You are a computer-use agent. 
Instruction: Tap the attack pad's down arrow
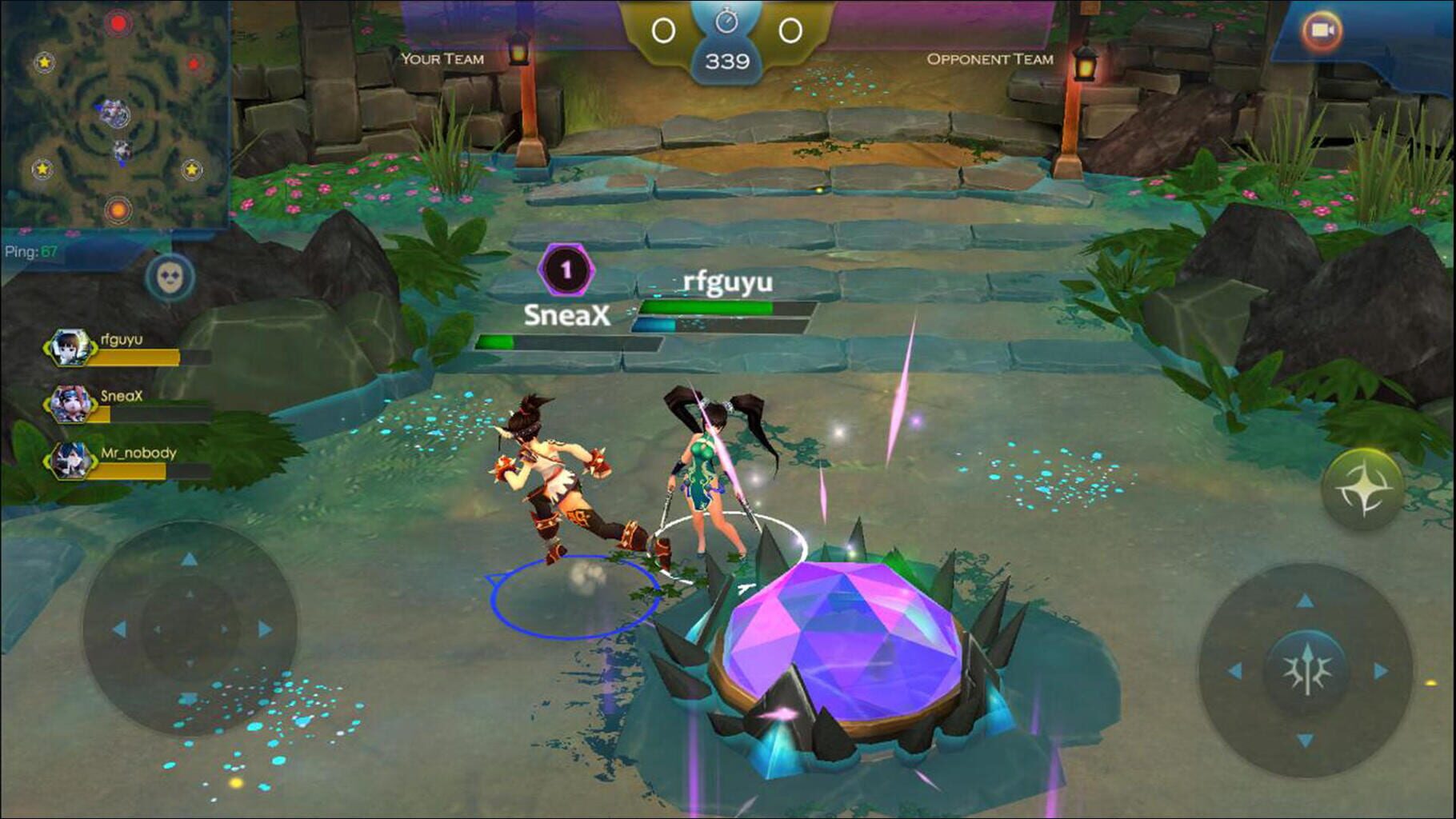coord(1306,741)
